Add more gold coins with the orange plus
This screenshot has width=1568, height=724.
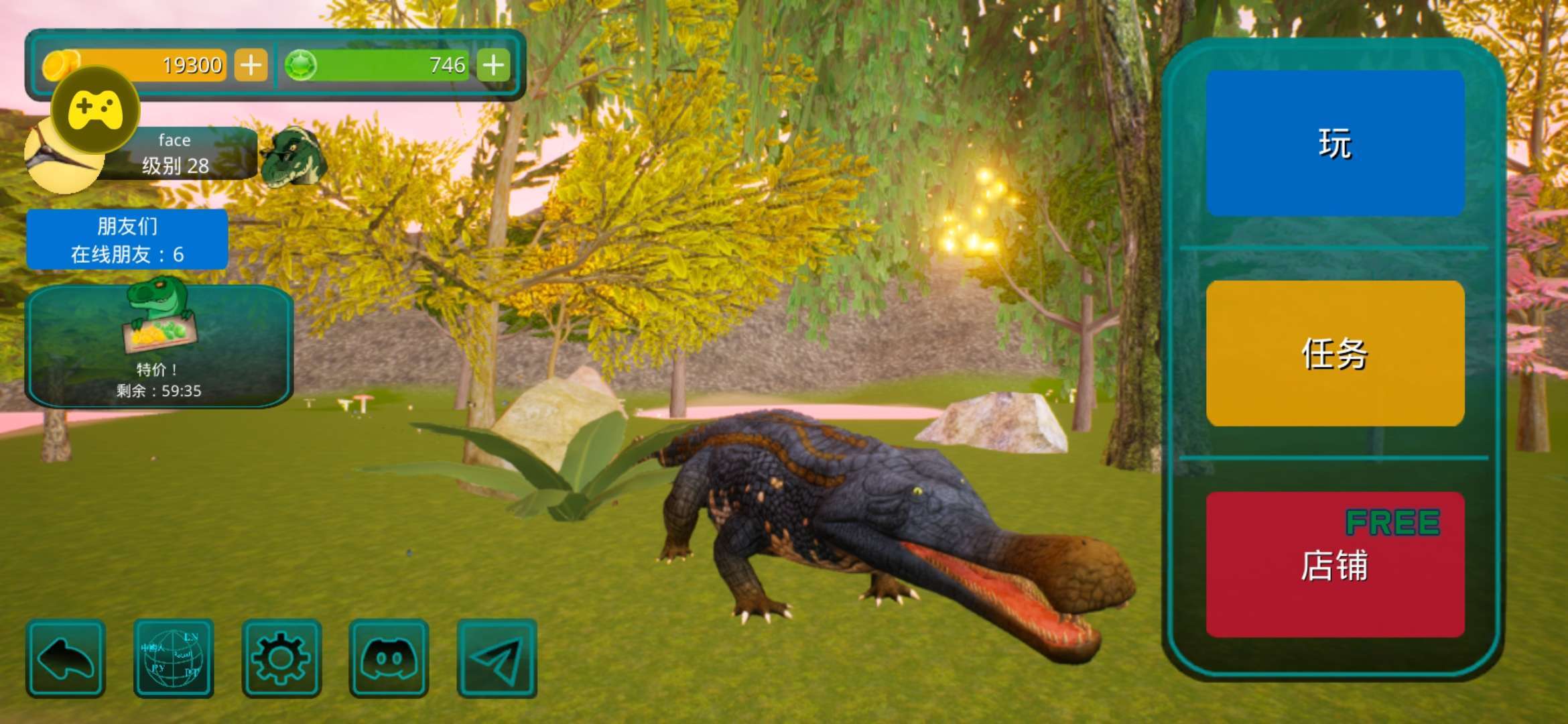coord(251,66)
